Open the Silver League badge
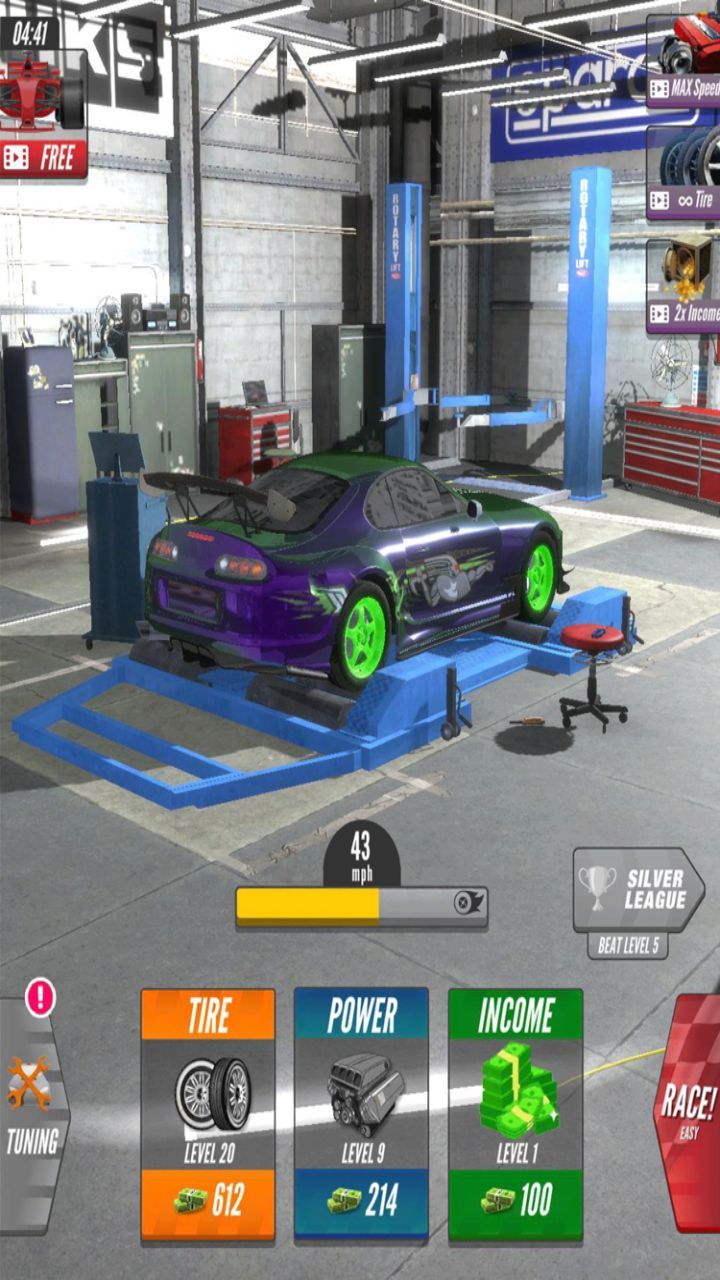720x1280 pixels. tap(637, 890)
